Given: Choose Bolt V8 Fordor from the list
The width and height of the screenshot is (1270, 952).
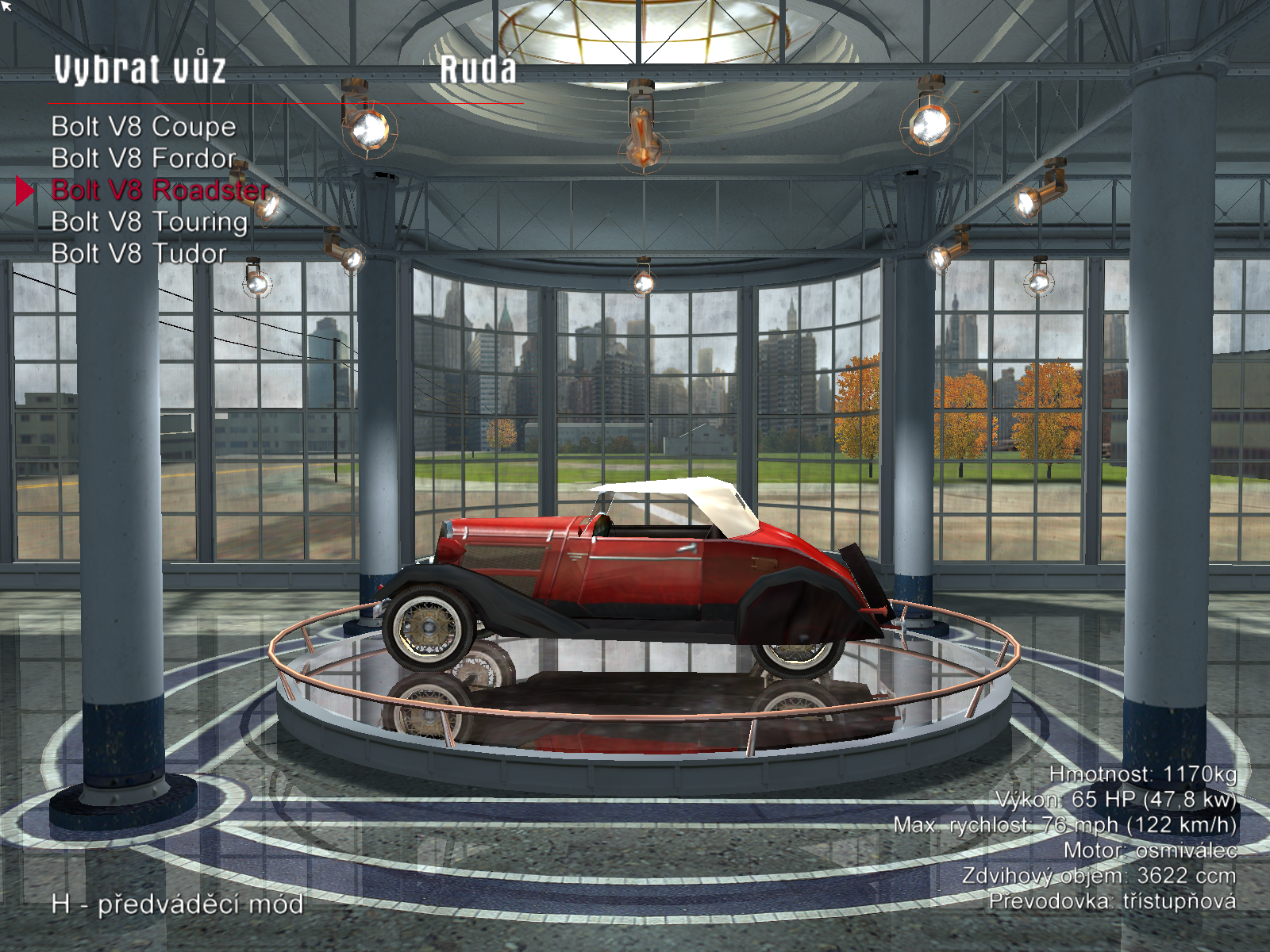Looking at the screenshot, I should pyautogui.click(x=144, y=159).
